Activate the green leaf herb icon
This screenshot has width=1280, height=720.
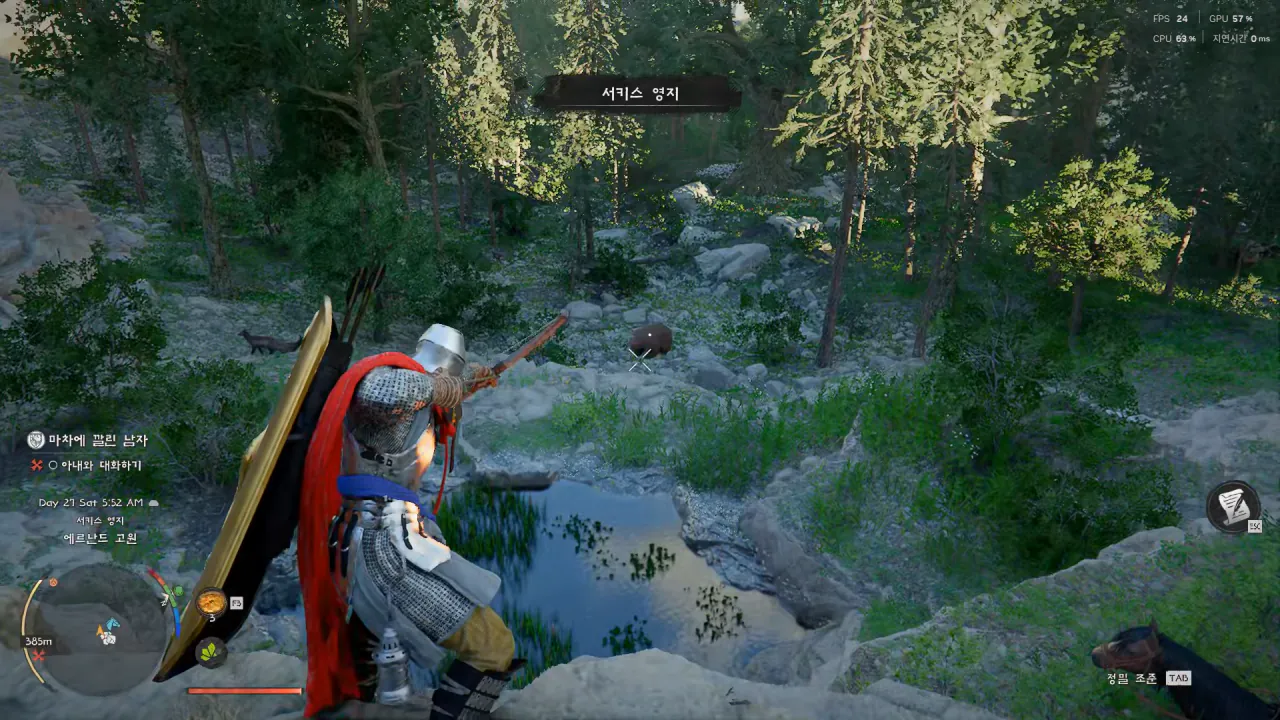(x=211, y=651)
